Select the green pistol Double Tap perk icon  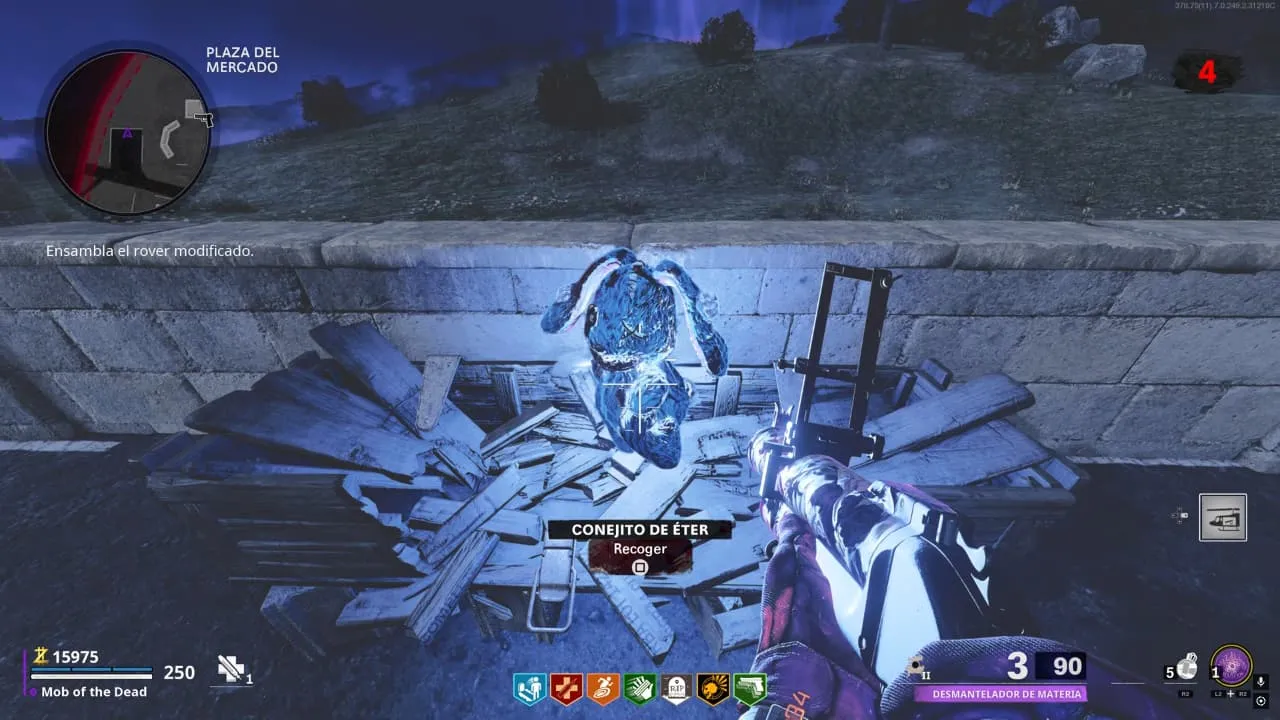pos(750,688)
